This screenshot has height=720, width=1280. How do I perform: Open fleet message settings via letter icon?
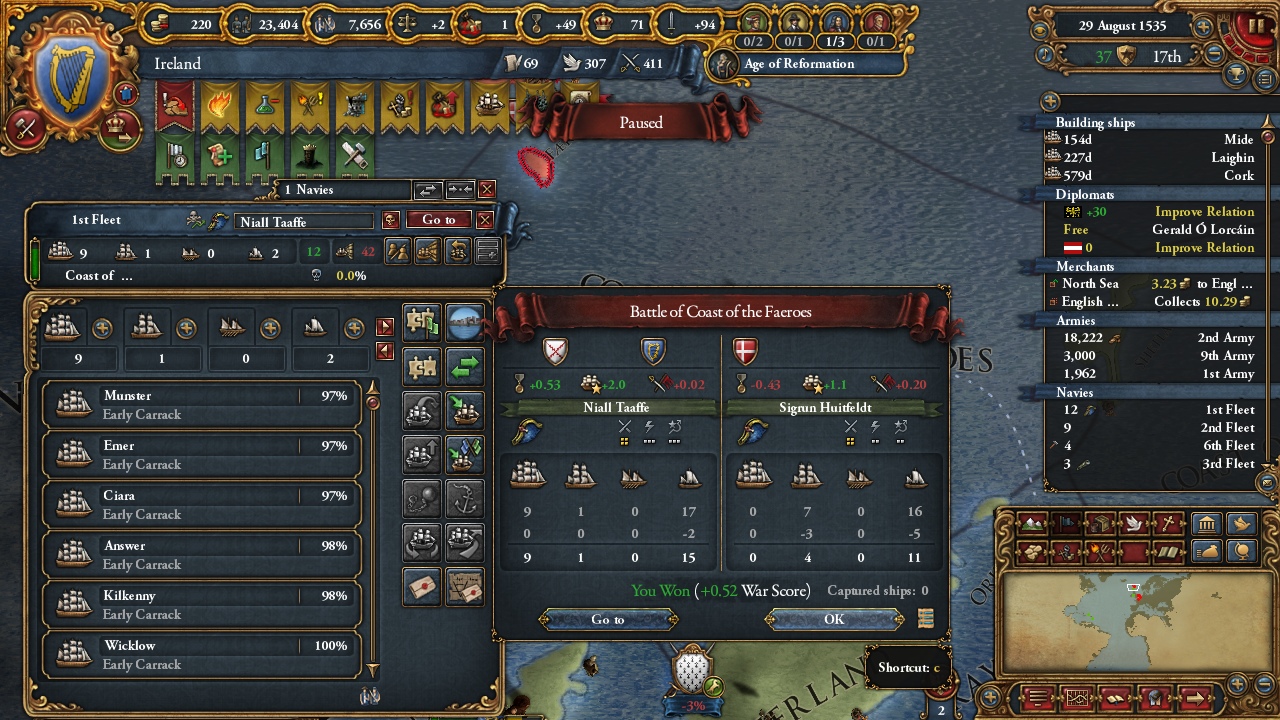(421, 588)
